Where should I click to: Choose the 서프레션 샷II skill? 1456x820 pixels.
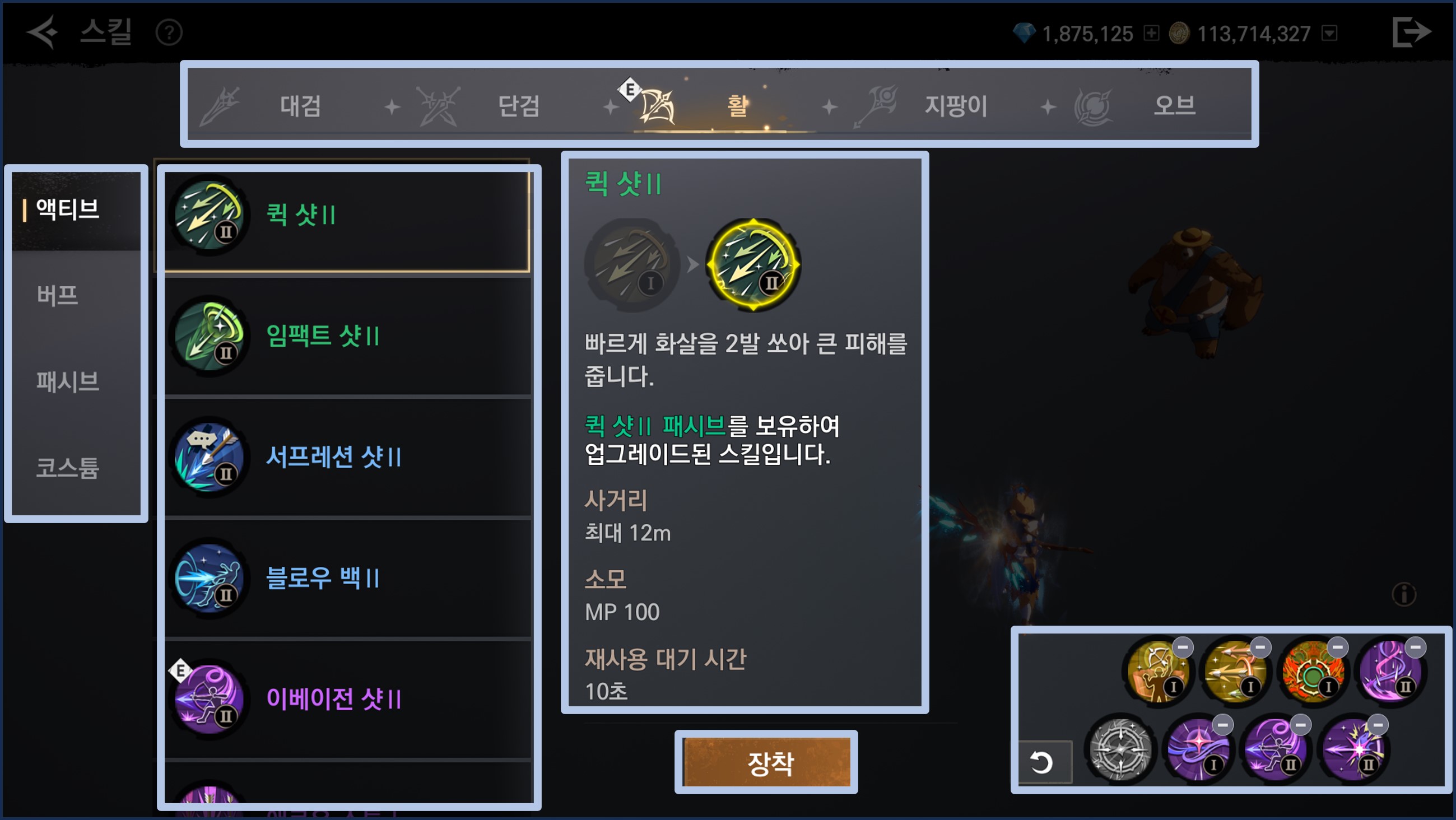coord(347,457)
